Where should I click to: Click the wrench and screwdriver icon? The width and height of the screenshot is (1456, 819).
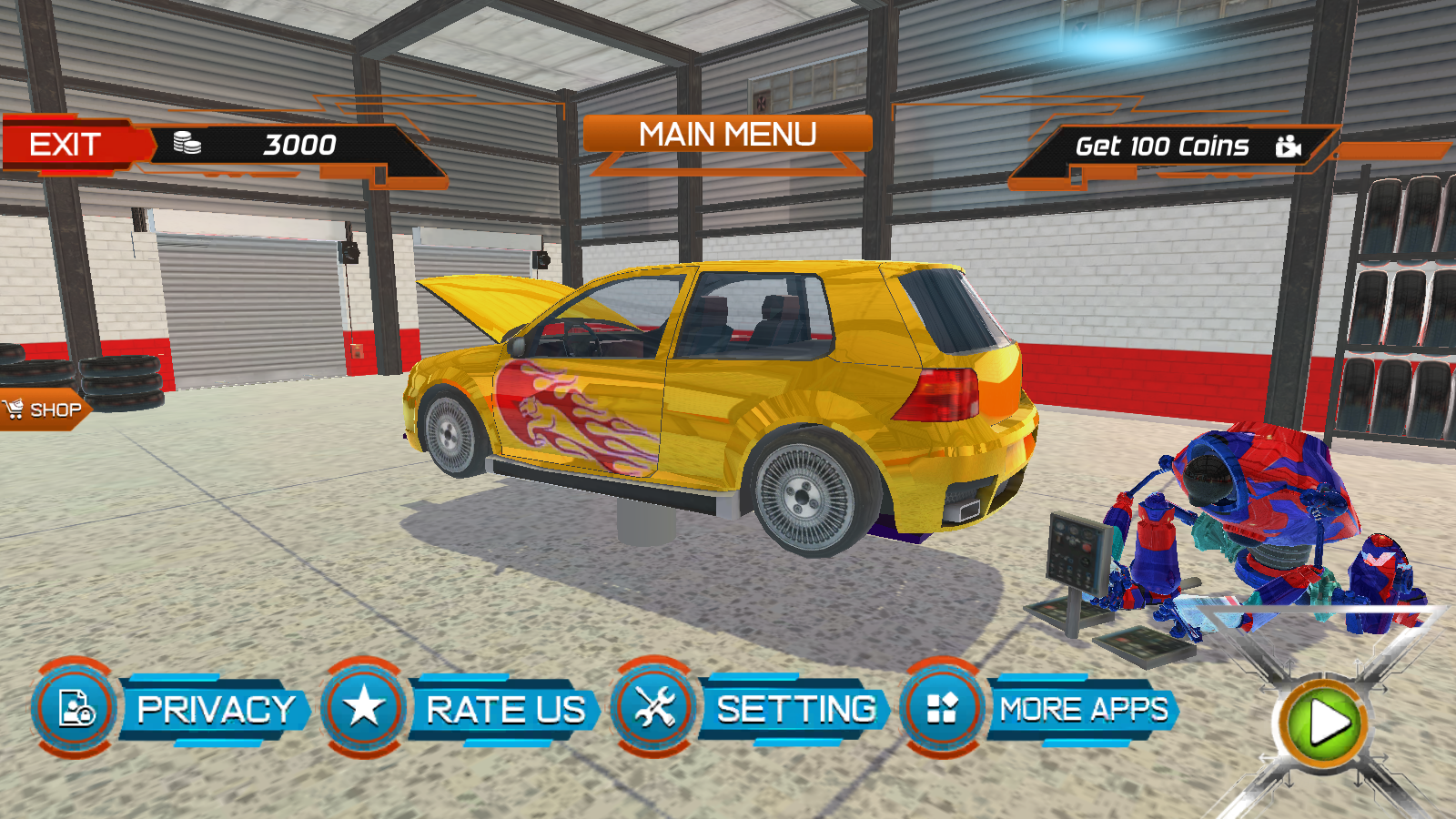(x=653, y=708)
